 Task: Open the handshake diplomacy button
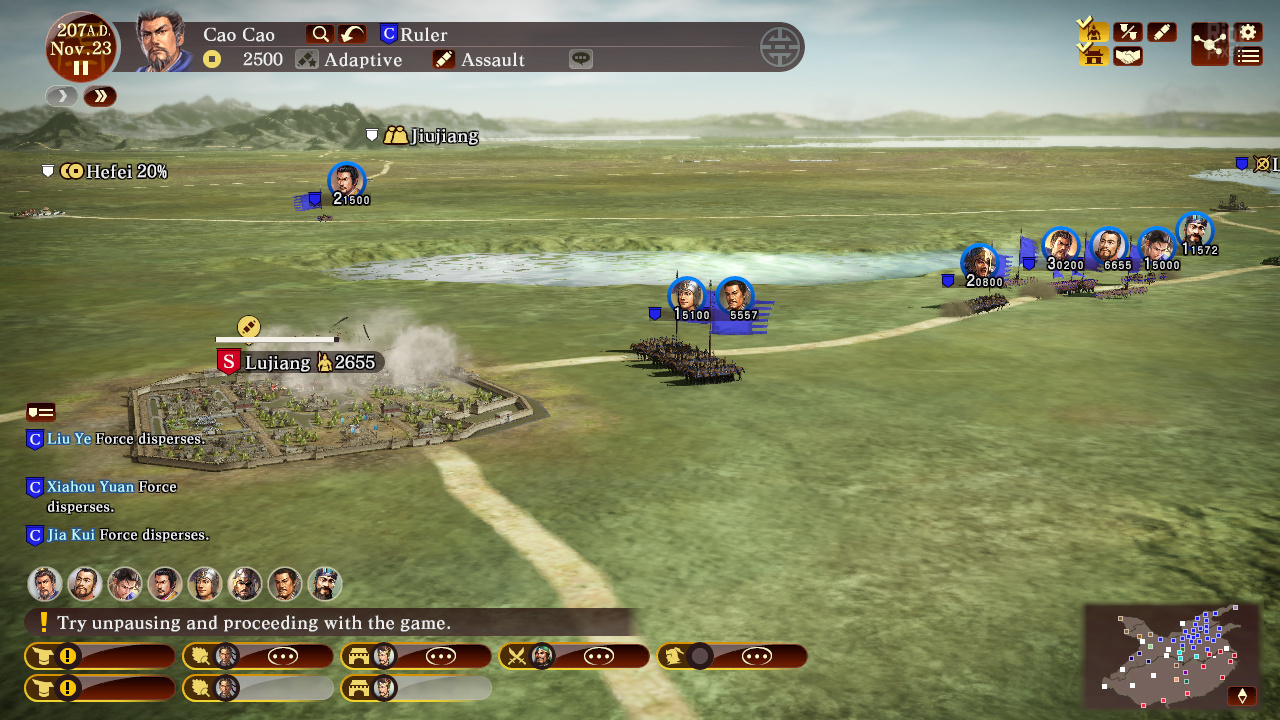(x=1128, y=56)
